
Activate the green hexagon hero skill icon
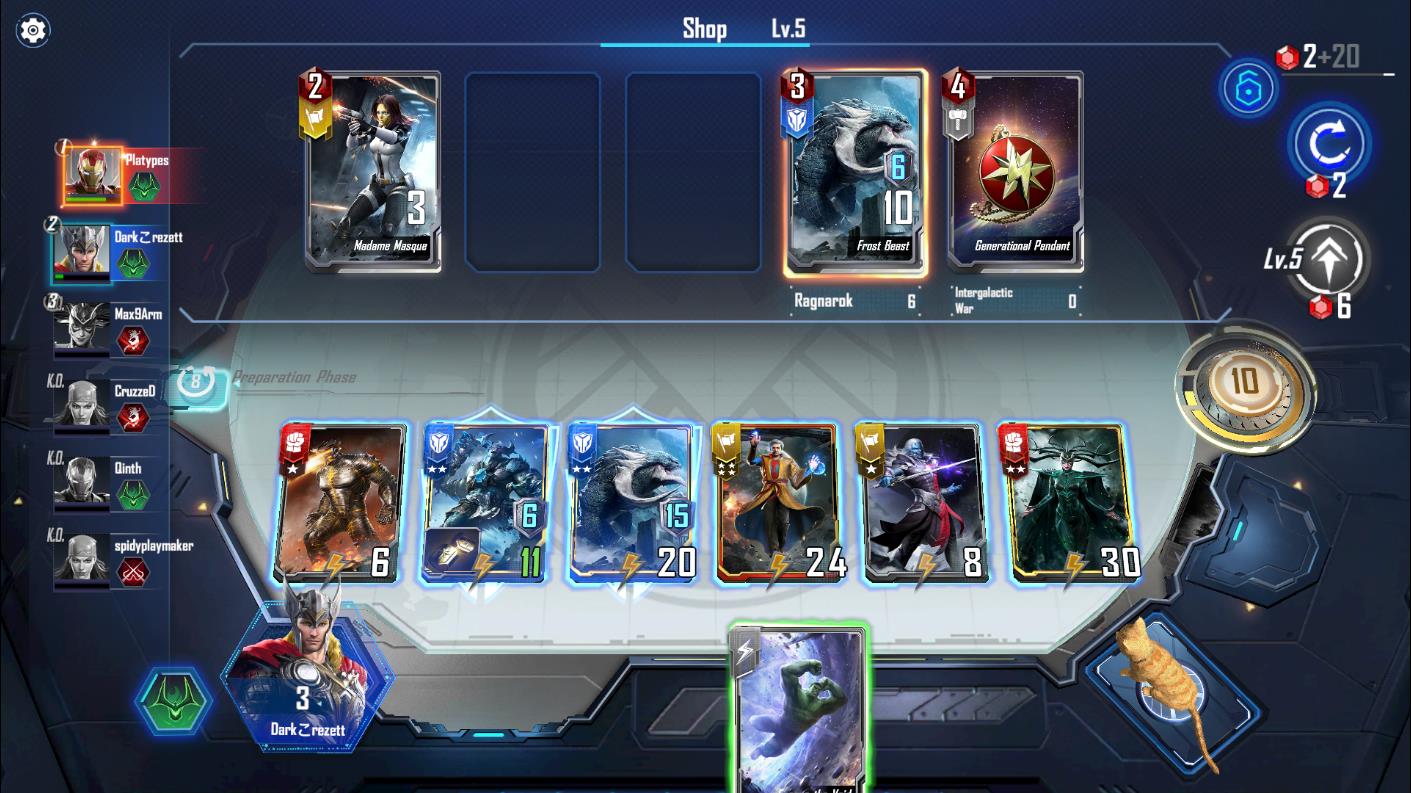174,699
